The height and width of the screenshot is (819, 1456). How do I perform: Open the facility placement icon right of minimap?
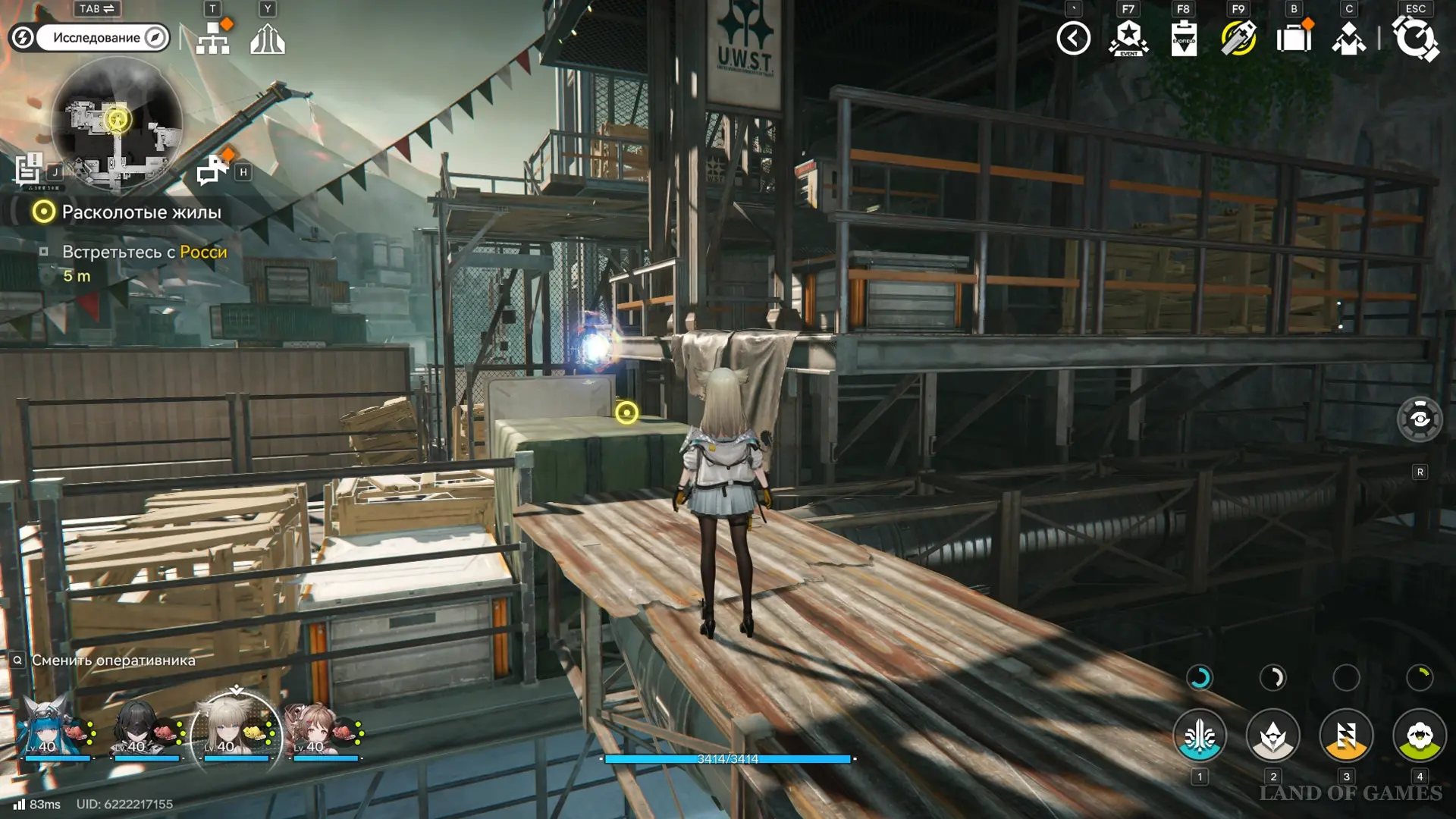[x=212, y=168]
